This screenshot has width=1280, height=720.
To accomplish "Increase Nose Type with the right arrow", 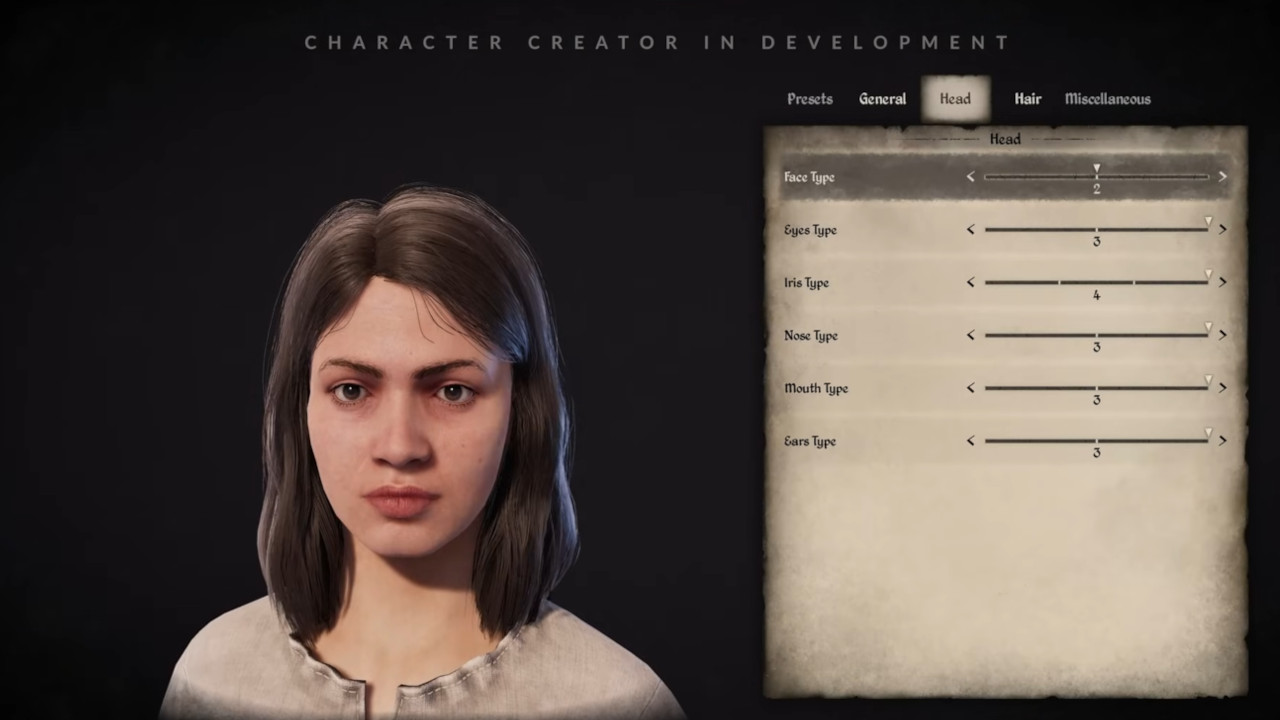I will [x=1222, y=335].
